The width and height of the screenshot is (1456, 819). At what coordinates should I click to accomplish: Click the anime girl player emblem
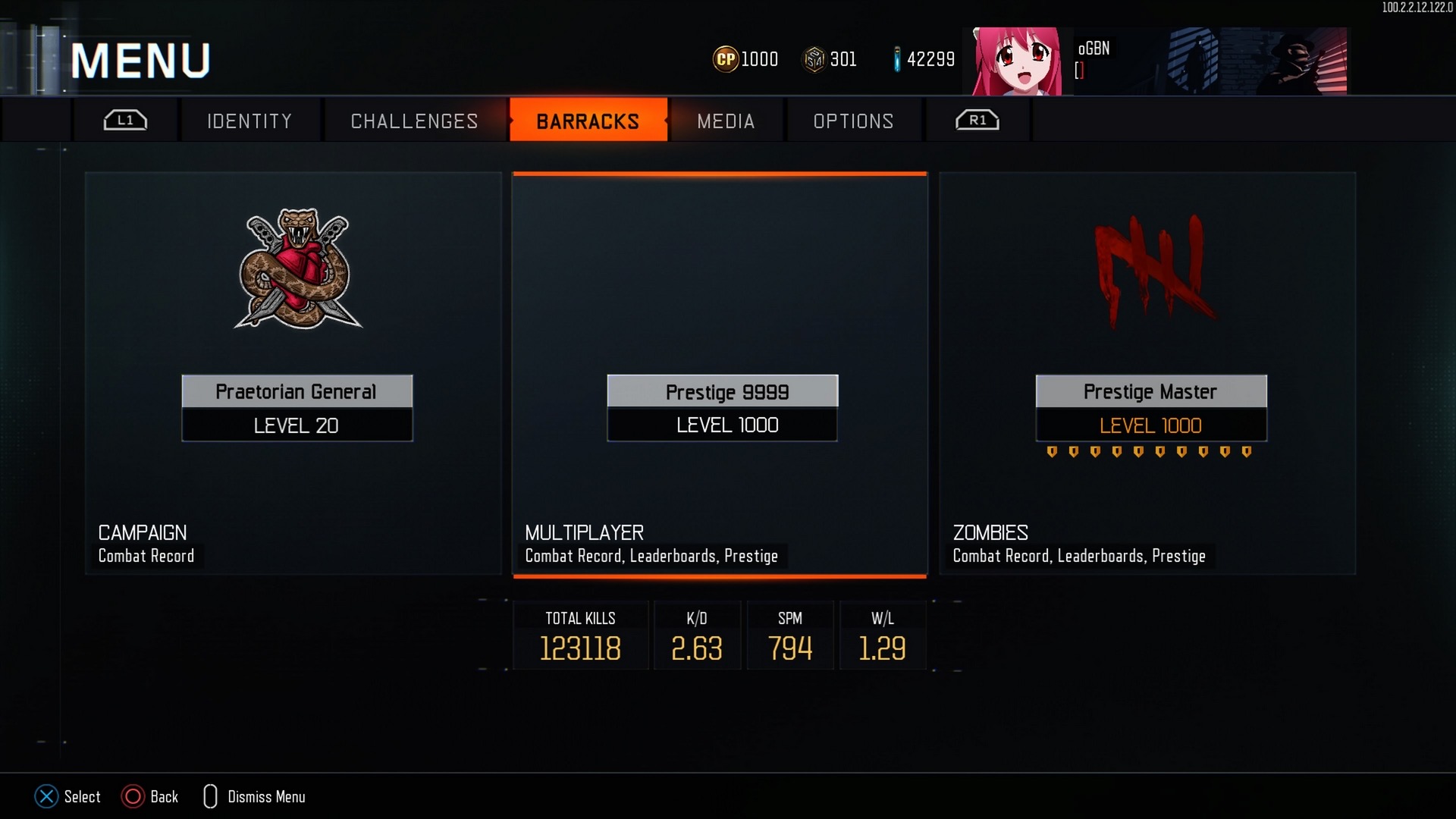coord(1016,61)
